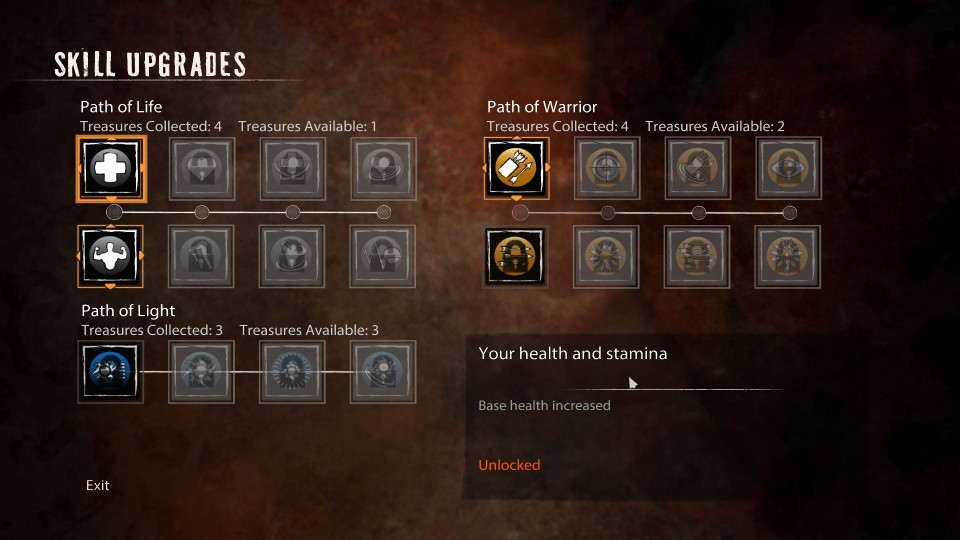Exit the Skill Upgrades screen

(98, 485)
